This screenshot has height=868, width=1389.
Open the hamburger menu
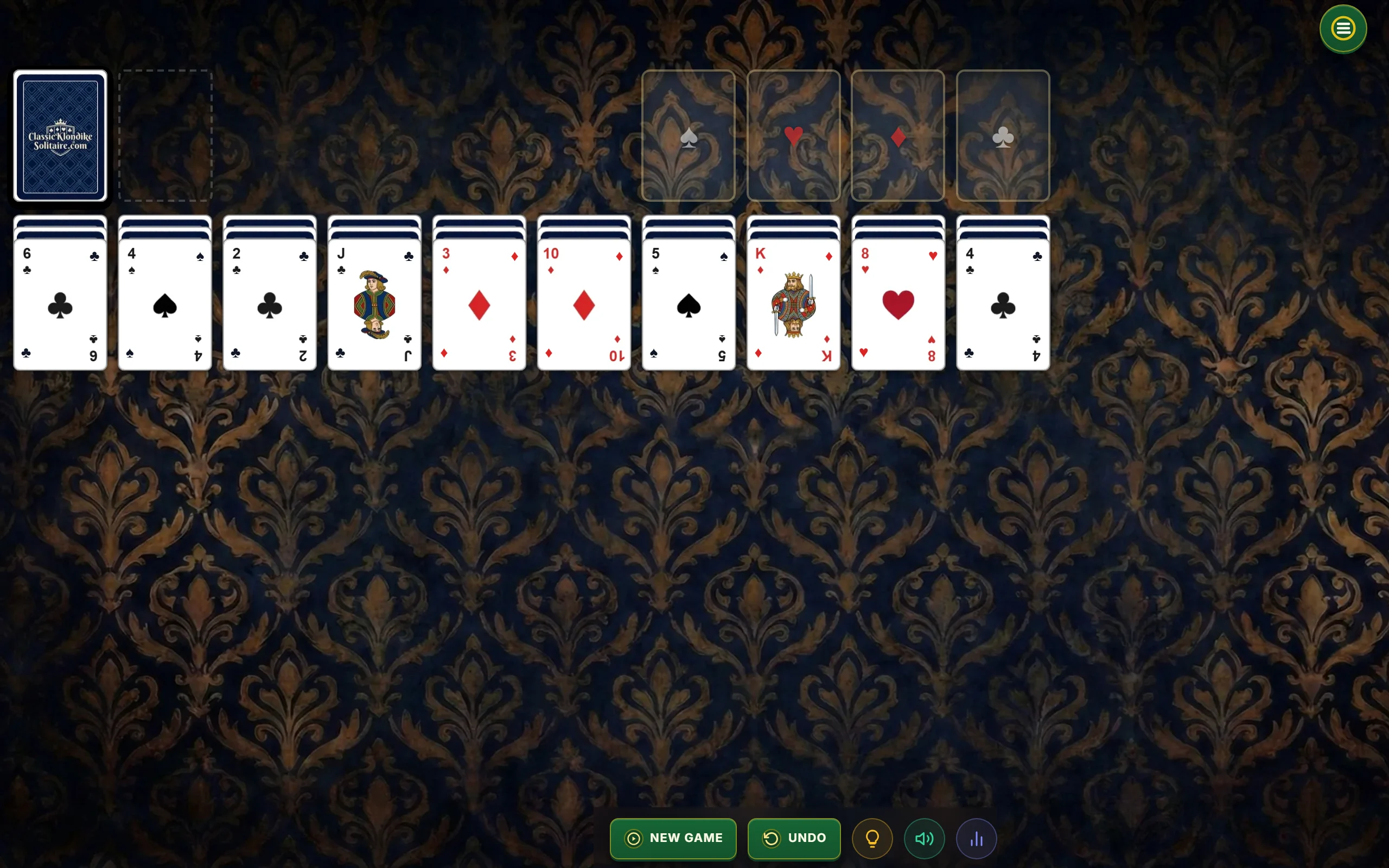coord(1342,29)
